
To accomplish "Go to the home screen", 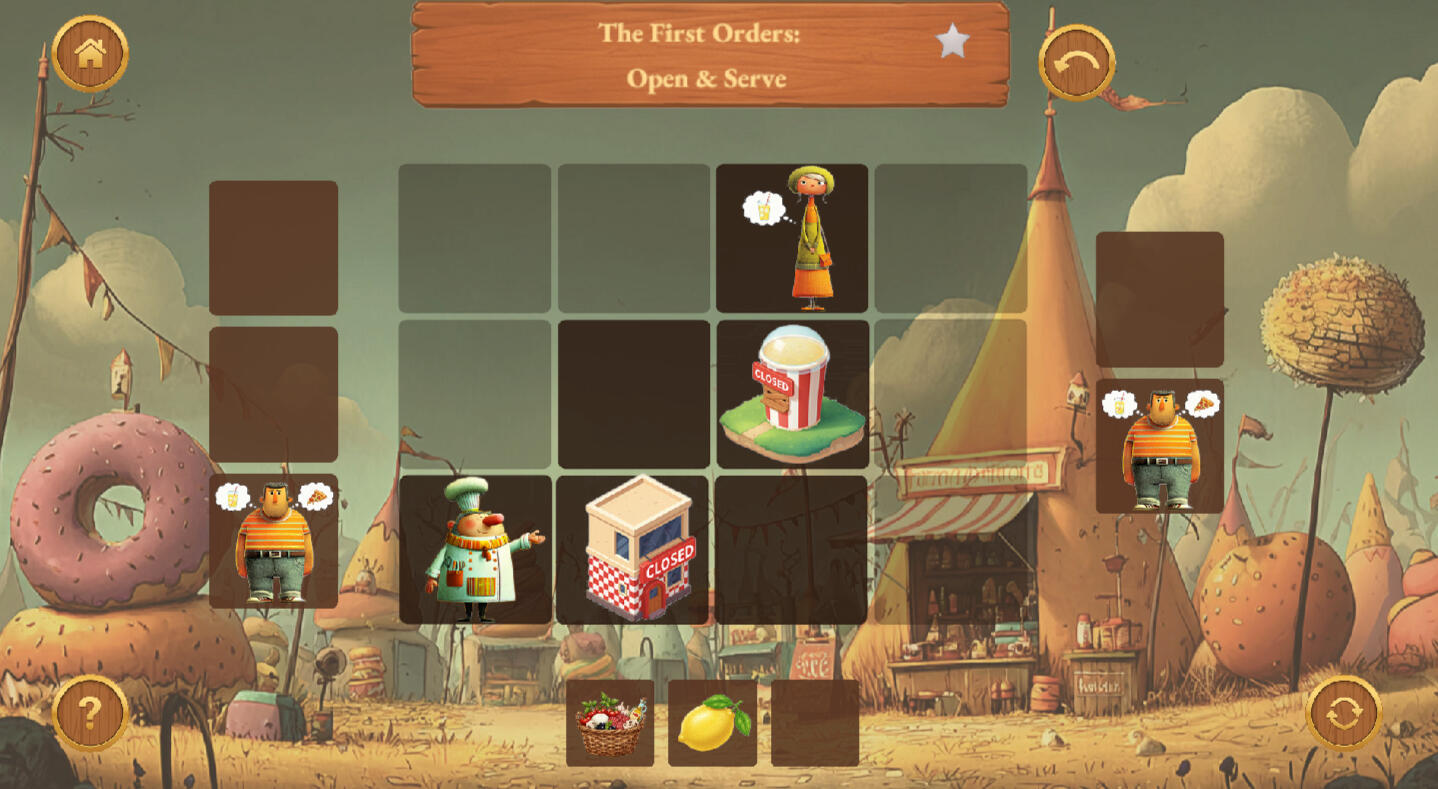I will [90, 54].
